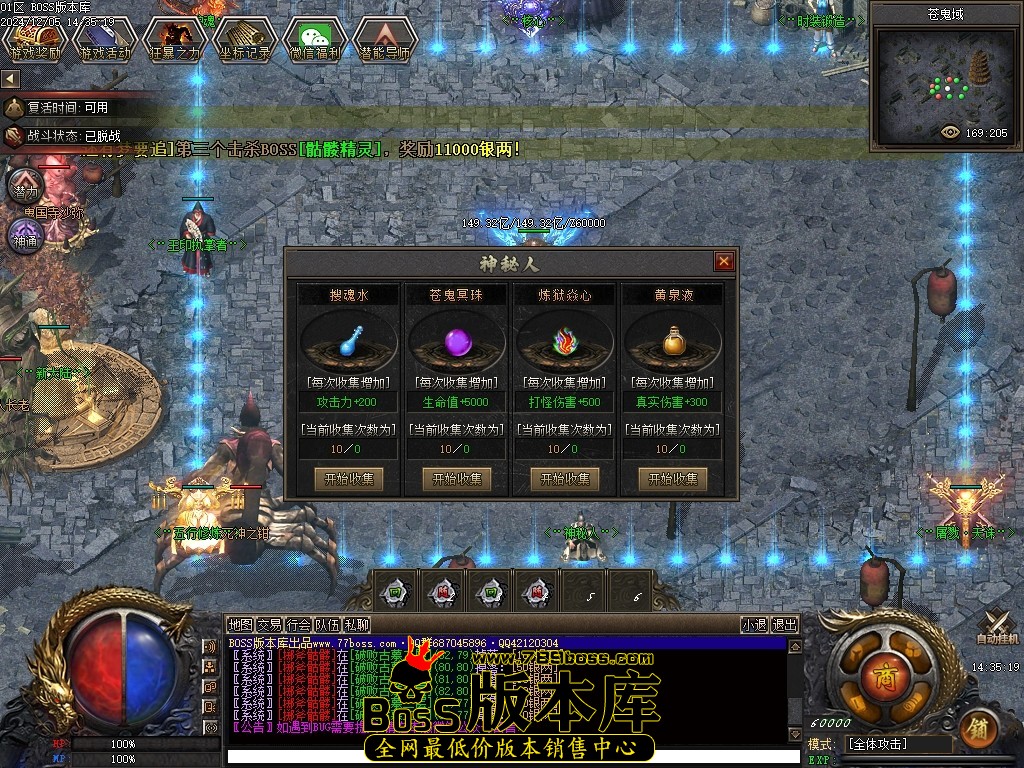Open the 游戏活动 events icon
The image size is (1024, 768).
pos(105,40)
